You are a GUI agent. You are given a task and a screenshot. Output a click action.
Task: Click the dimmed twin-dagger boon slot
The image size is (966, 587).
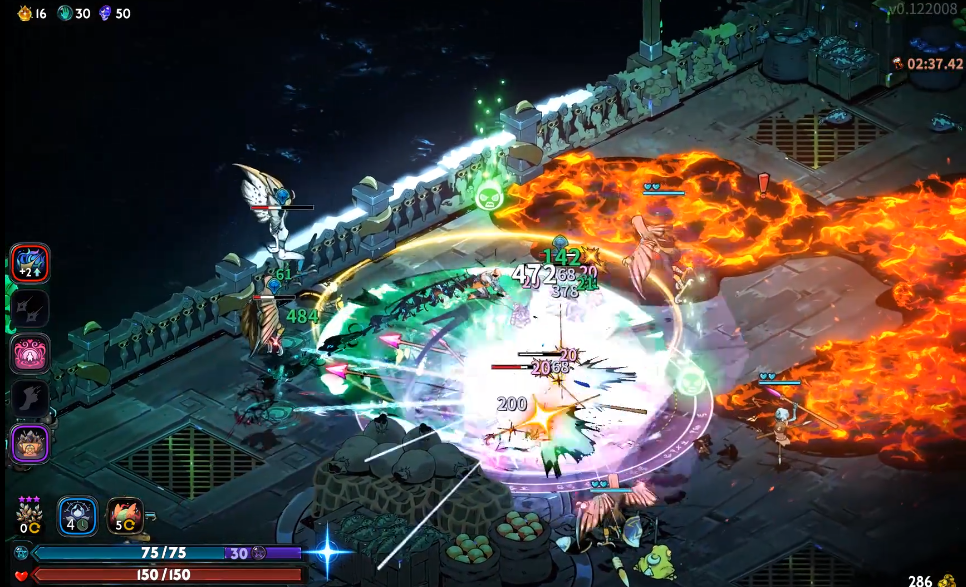pos(30,309)
